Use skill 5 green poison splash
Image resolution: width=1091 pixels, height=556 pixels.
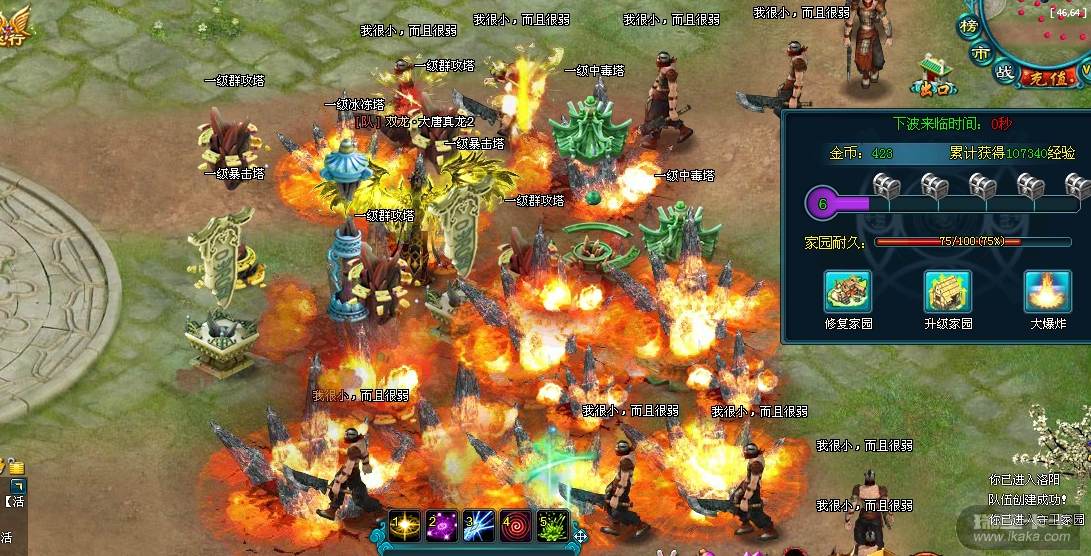[x=553, y=524]
